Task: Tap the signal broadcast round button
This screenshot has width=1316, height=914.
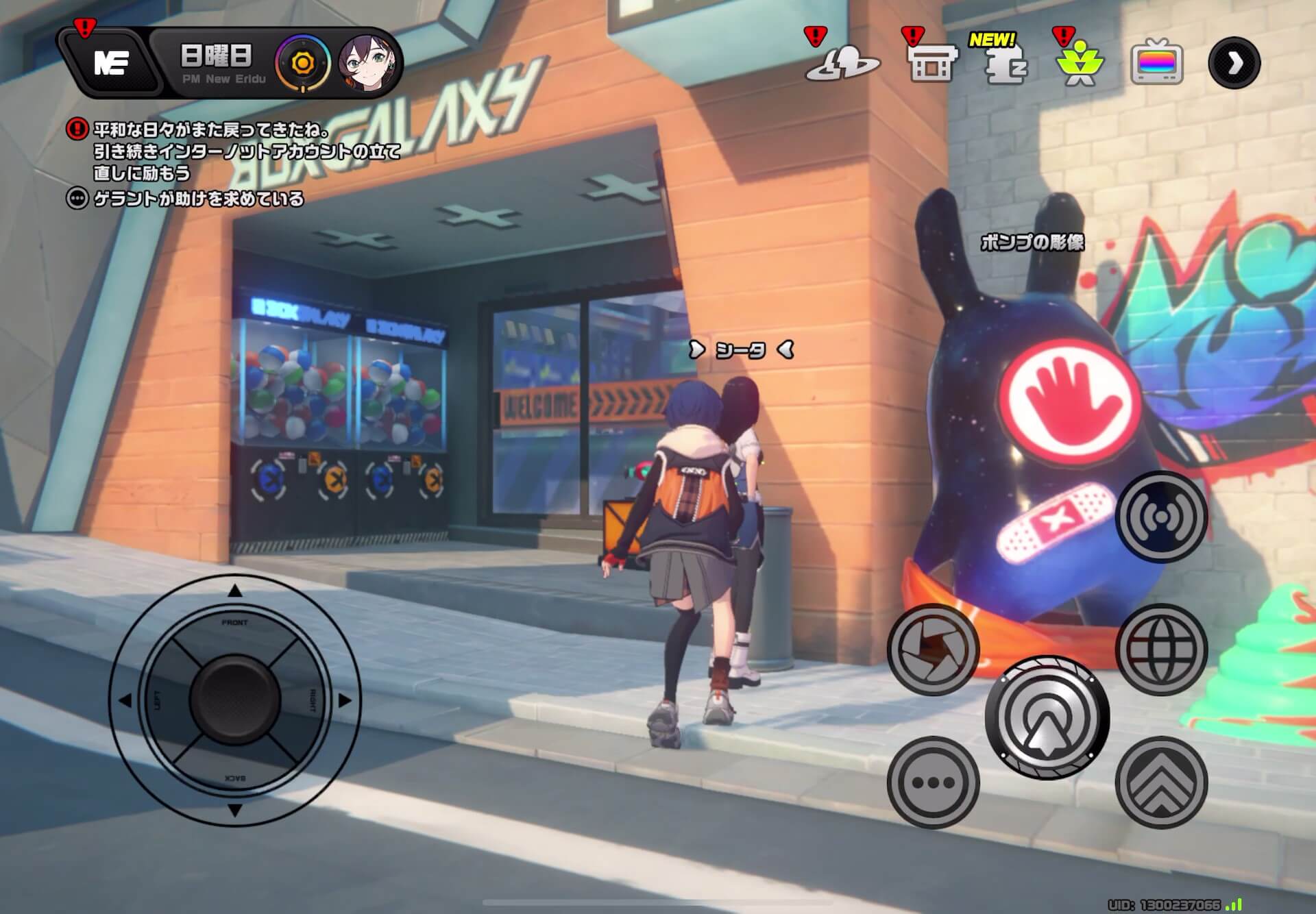Action: (1161, 517)
